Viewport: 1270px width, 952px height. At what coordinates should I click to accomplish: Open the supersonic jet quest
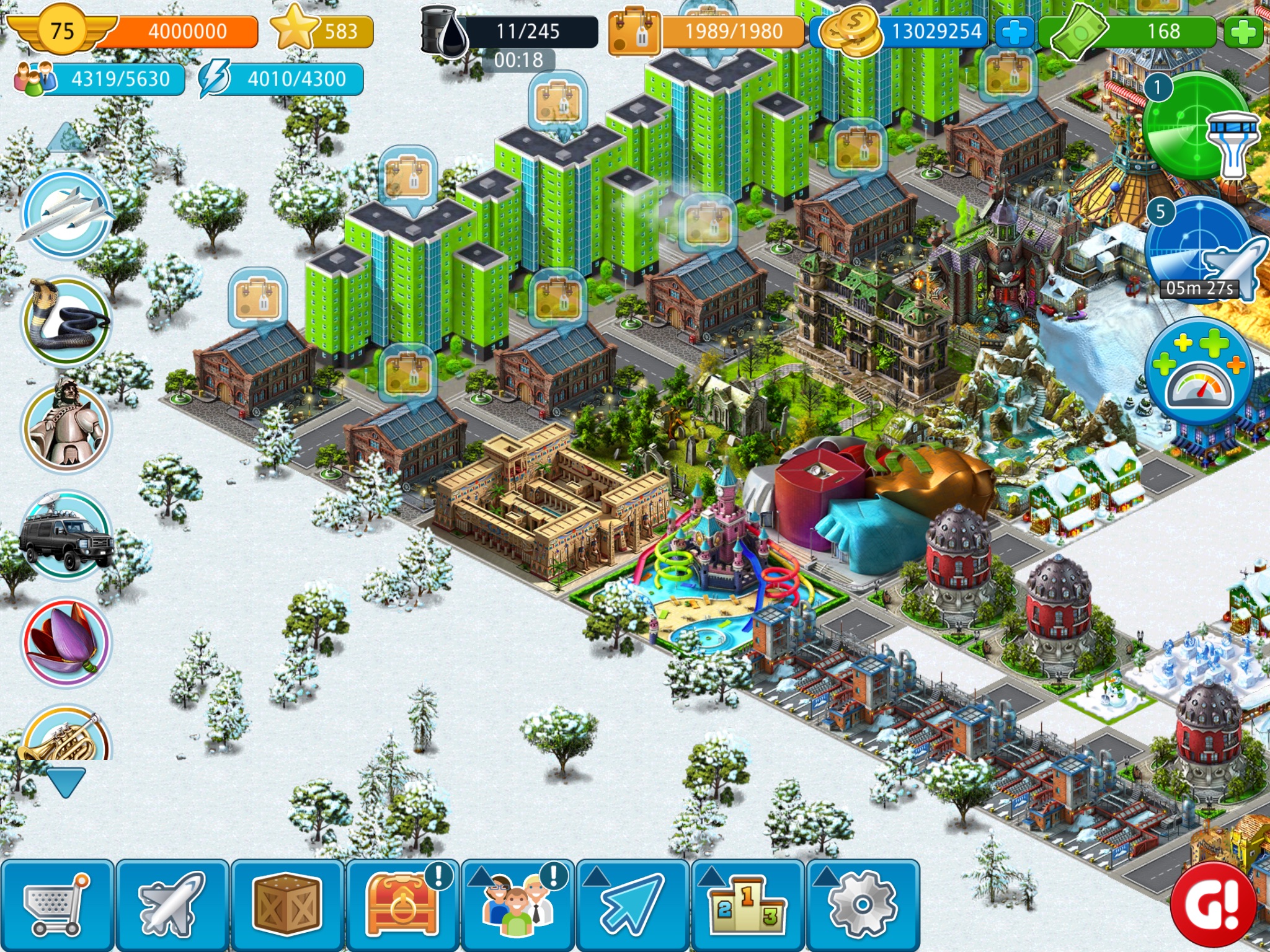(66, 214)
